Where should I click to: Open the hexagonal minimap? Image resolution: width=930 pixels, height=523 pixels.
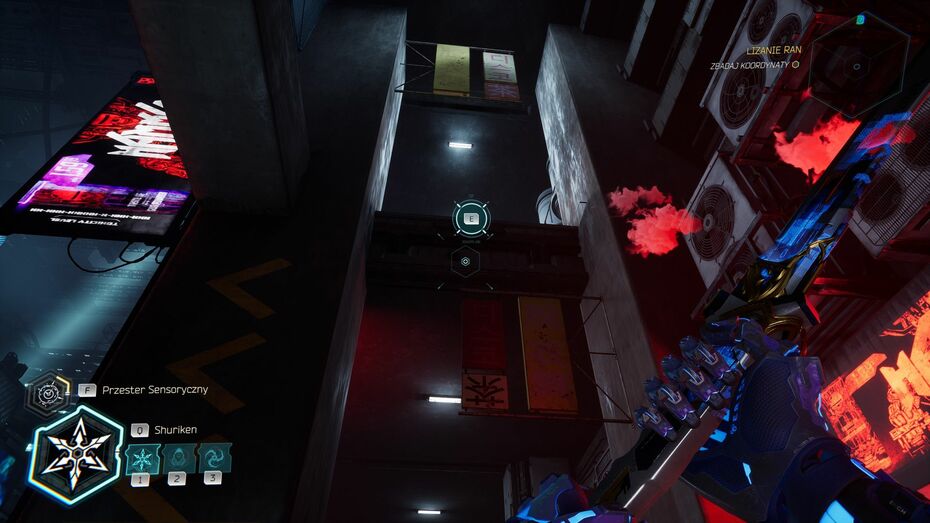point(858,66)
